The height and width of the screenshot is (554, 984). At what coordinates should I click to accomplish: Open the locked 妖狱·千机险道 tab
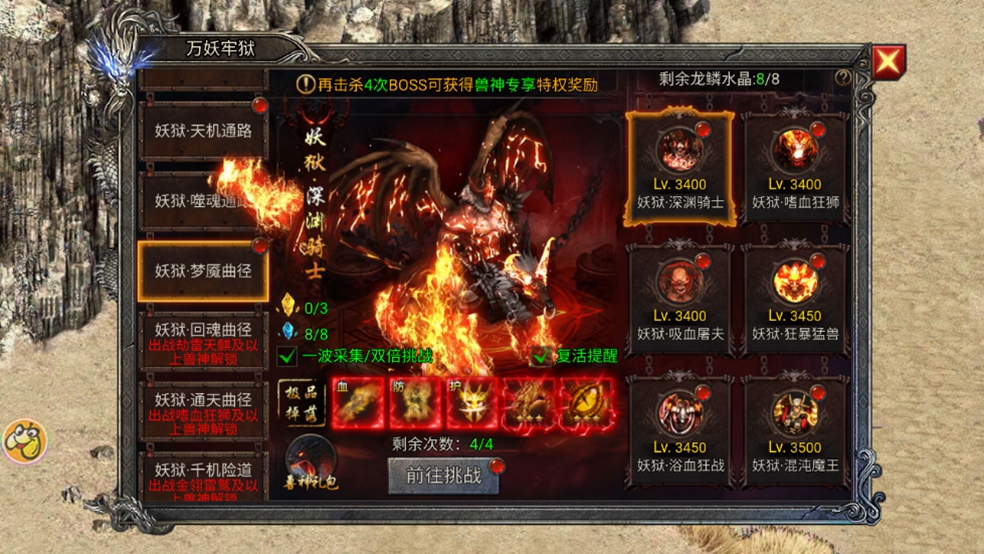(203, 475)
